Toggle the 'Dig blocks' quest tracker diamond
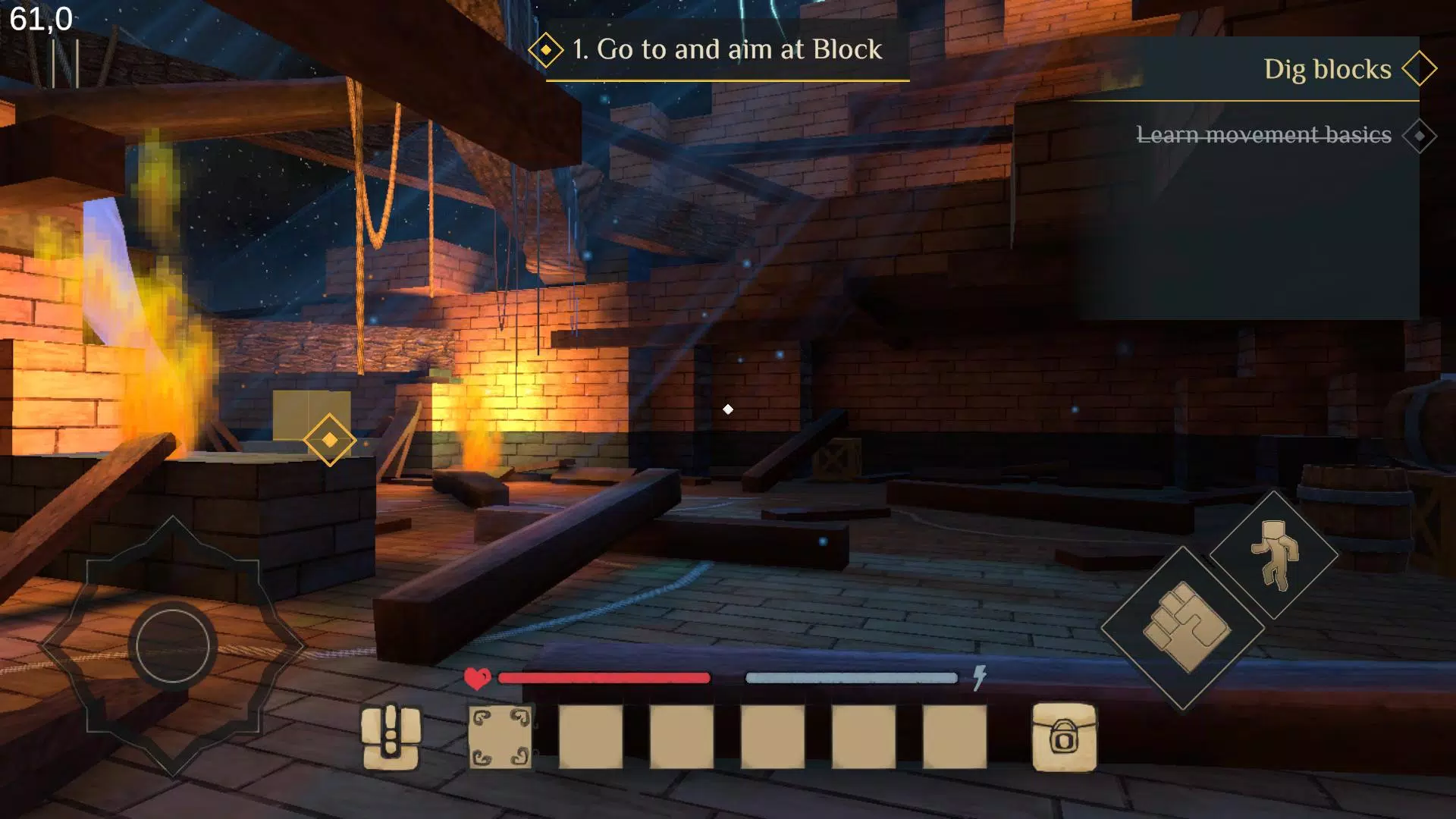The image size is (1456, 819). (1421, 68)
